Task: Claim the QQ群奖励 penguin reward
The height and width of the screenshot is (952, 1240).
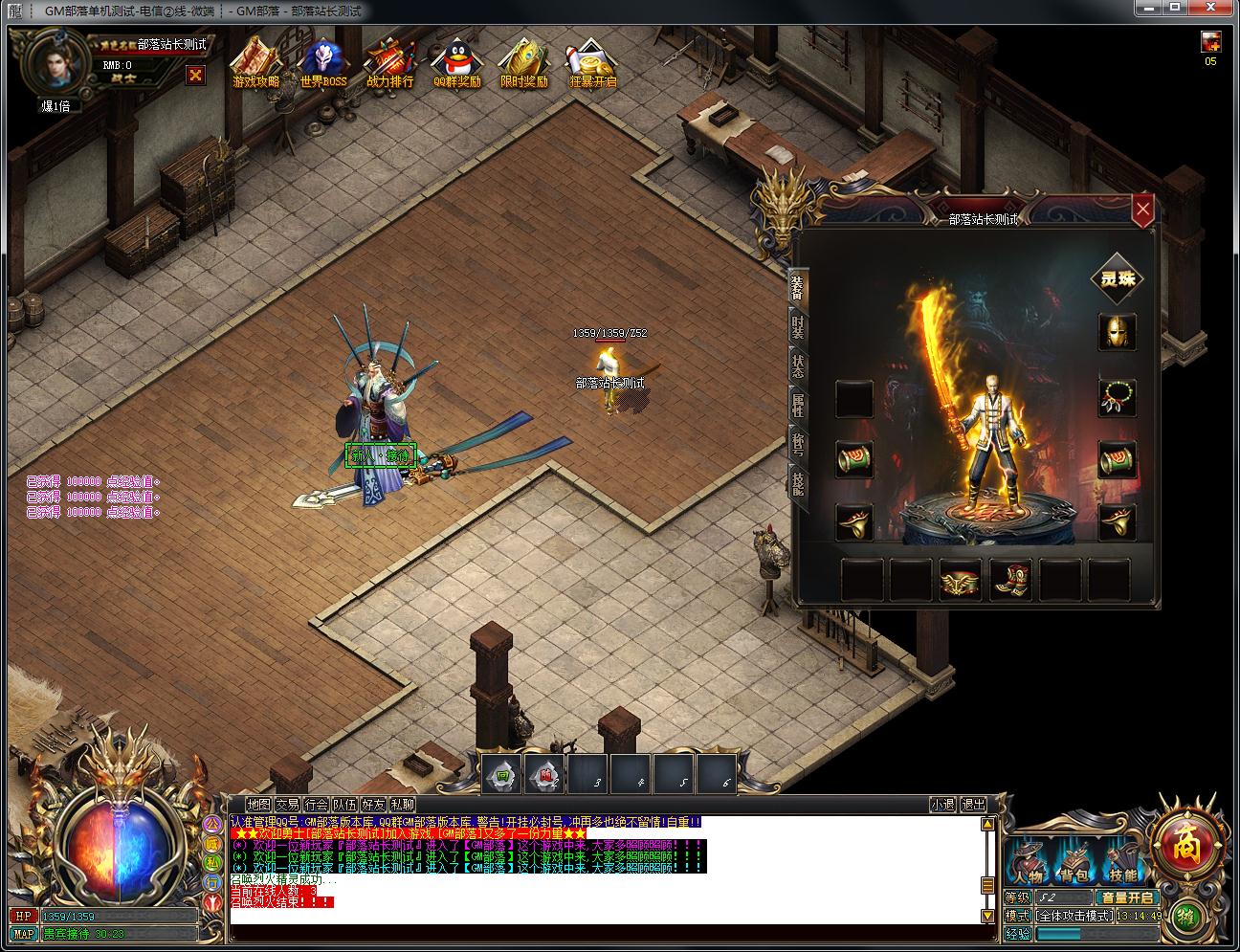Action: coord(456,63)
